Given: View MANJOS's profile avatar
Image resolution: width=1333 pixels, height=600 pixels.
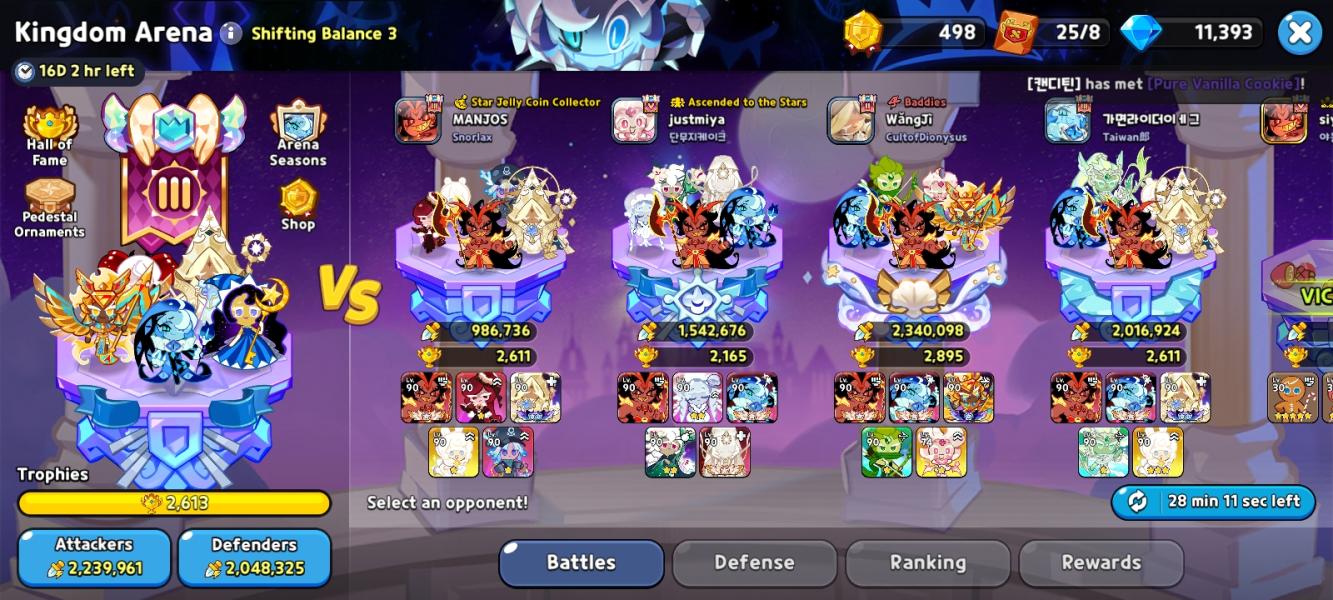Looking at the screenshot, I should pyautogui.click(x=417, y=121).
